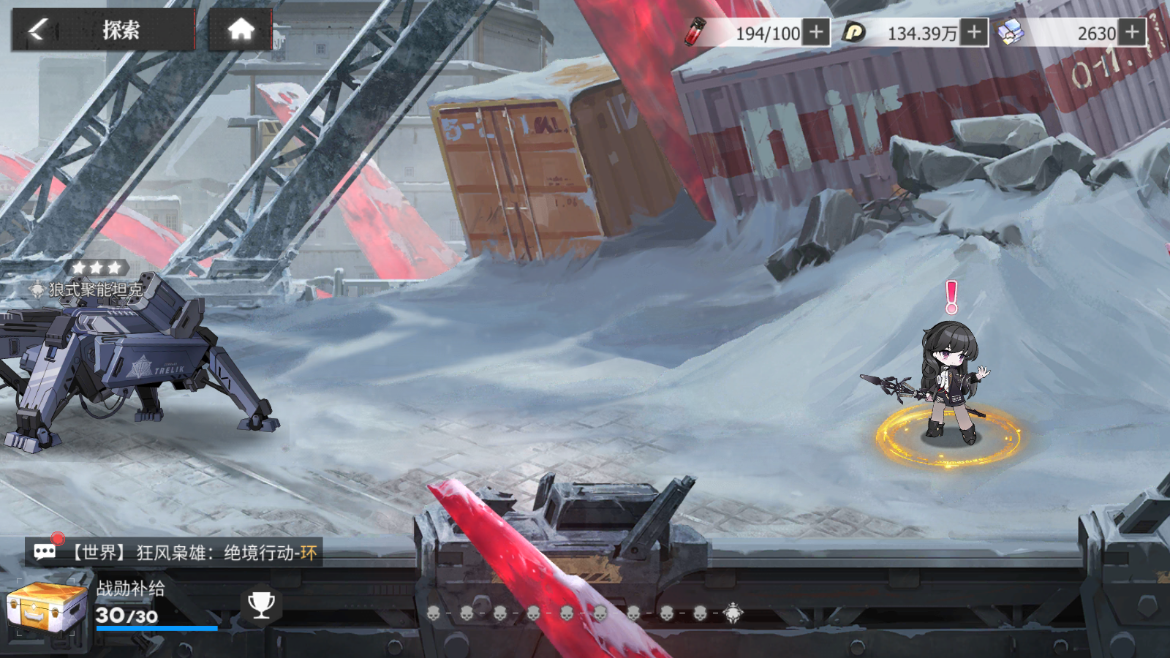Add more gold P coins
1170x658 pixels.
click(x=974, y=33)
